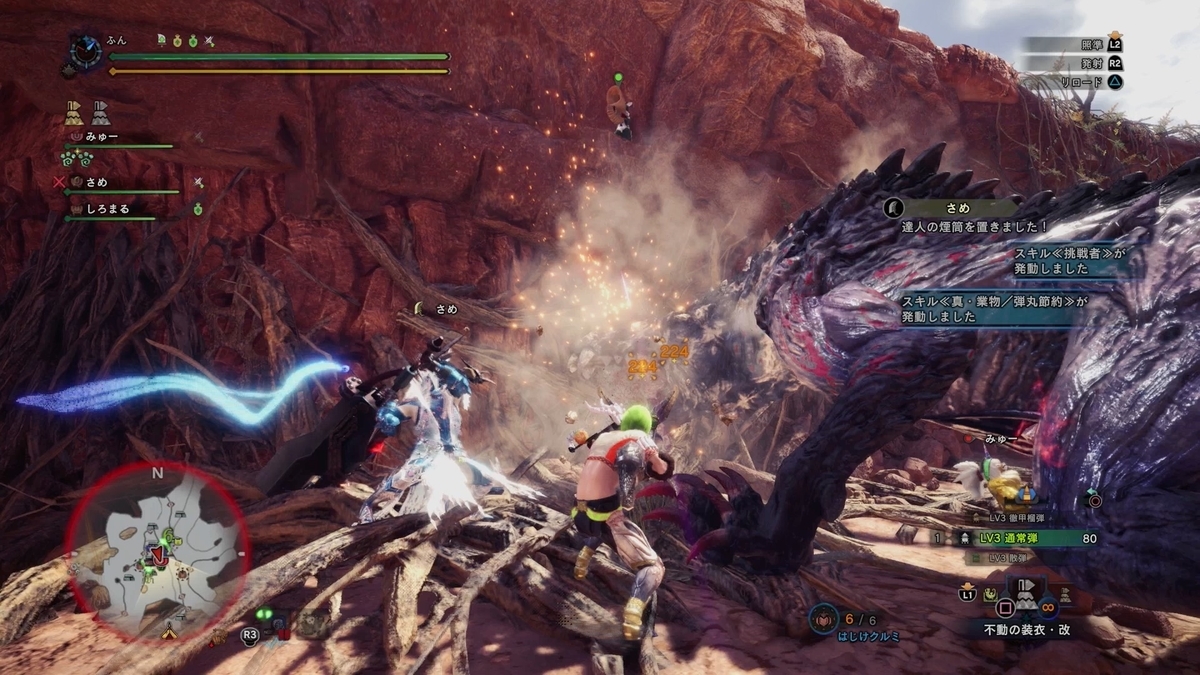Open the circular minimap
Image resolution: width=1200 pixels, height=675 pixels.
point(157,551)
